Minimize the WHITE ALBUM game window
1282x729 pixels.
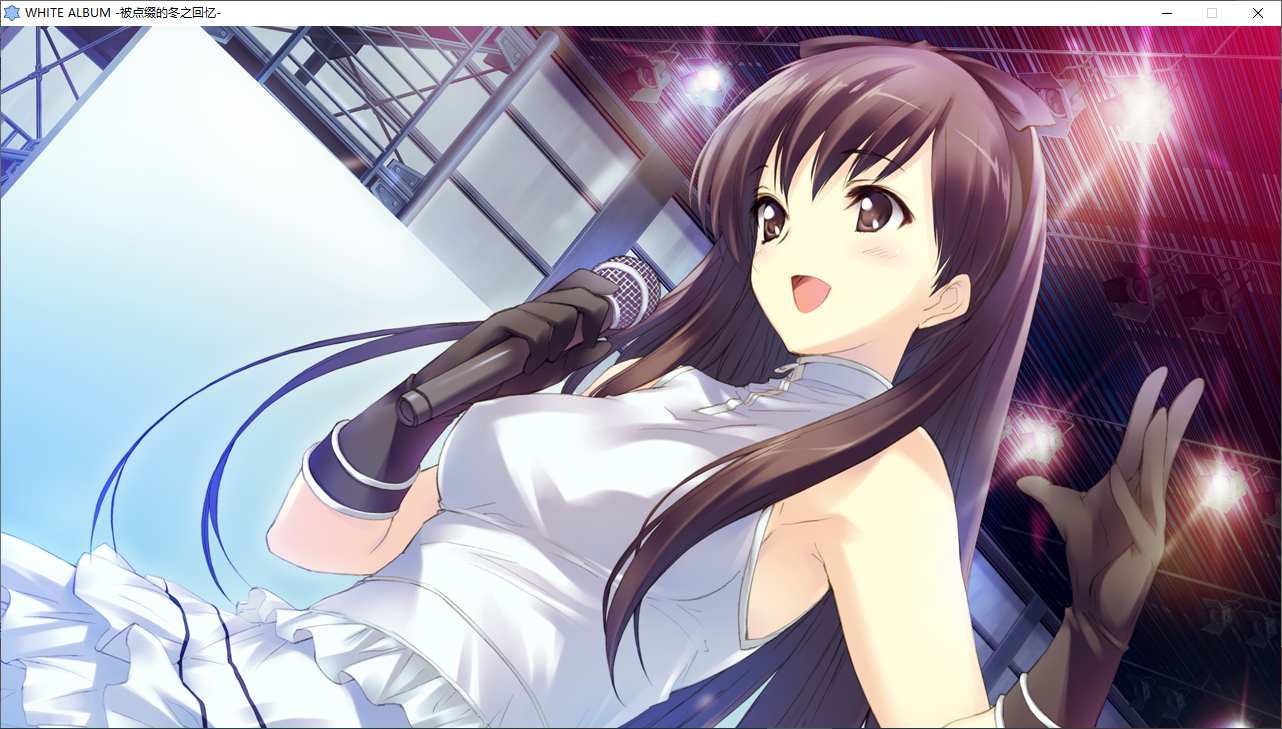(x=1166, y=13)
